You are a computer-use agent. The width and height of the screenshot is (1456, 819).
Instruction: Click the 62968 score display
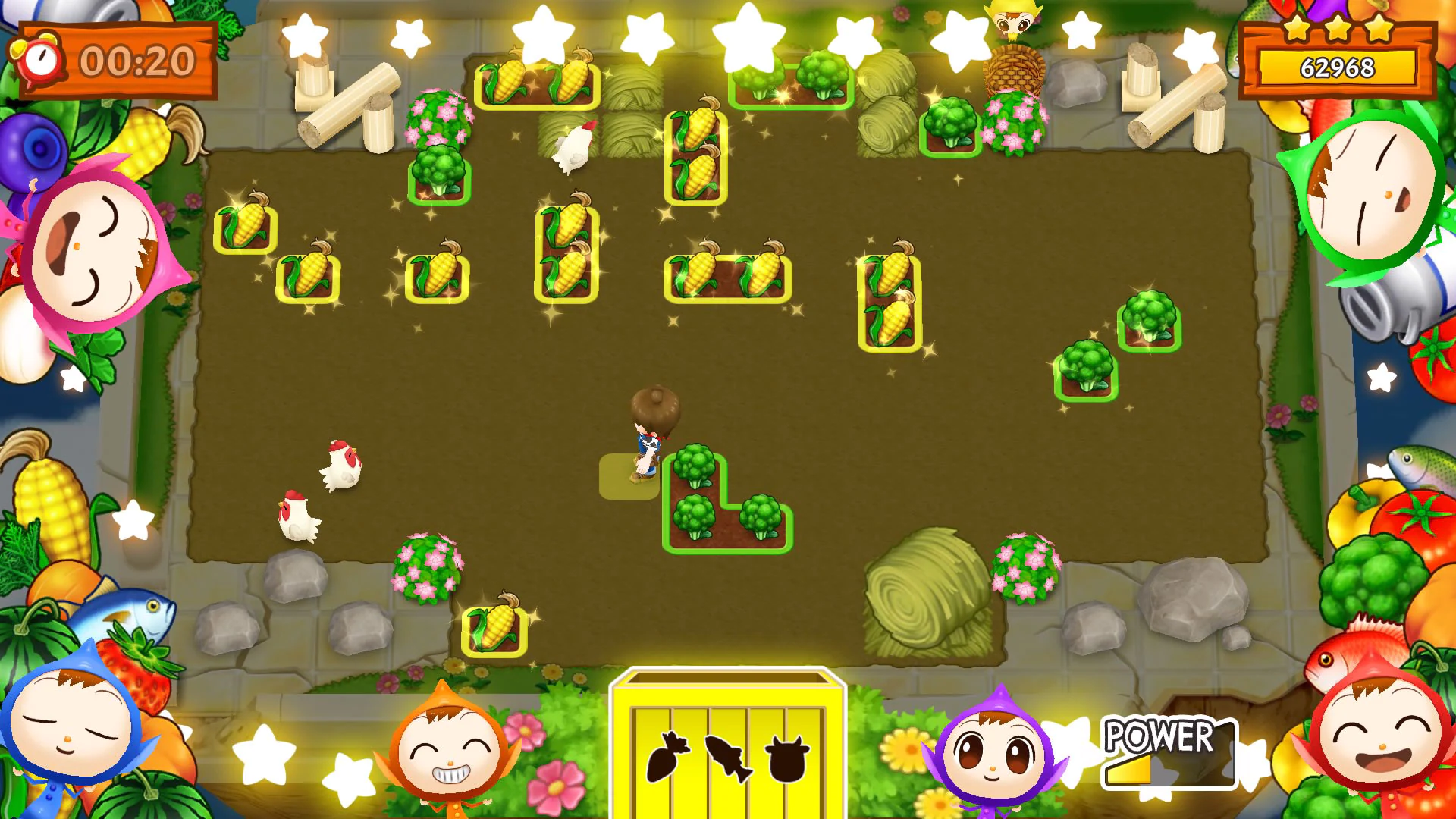pos(1338,67)
